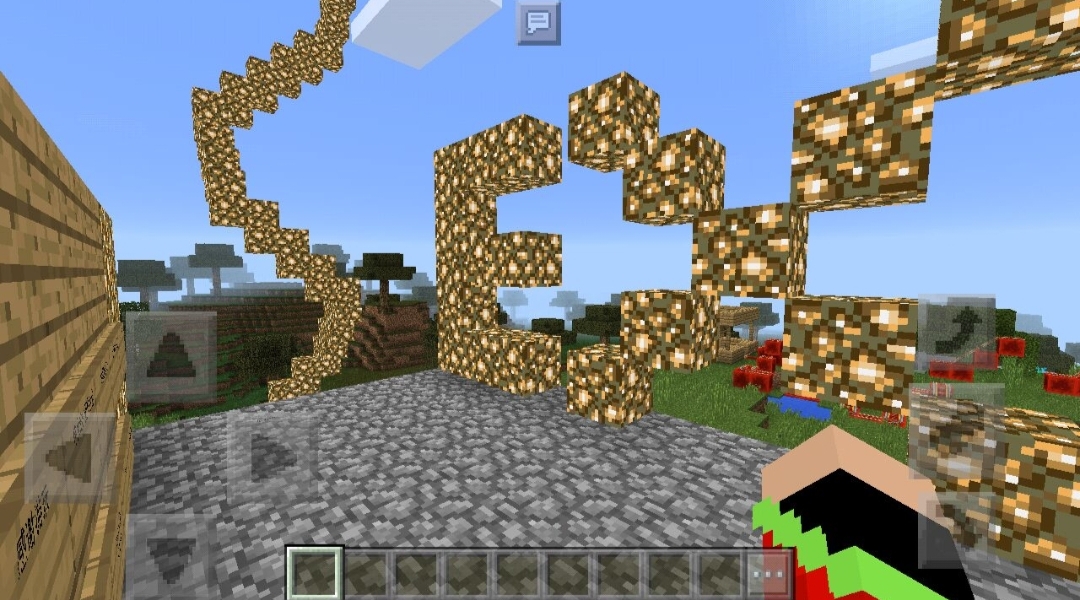This screenshot has width=1080, height=600.
Task: Open inventory via three-dots hotbar button
Action: tap(770, 576)
